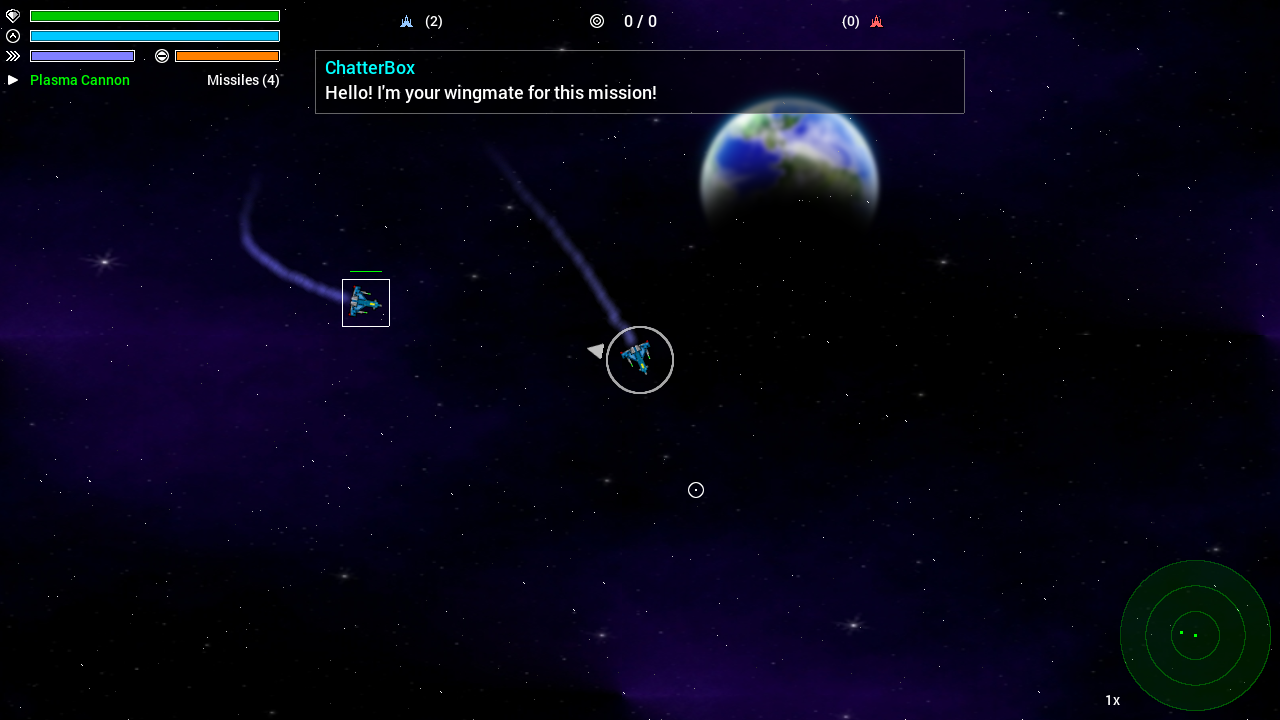Click the objectives target icon
Image resolution: width=1280 pixels, height=720 pixels.
(x=597, y=21)
